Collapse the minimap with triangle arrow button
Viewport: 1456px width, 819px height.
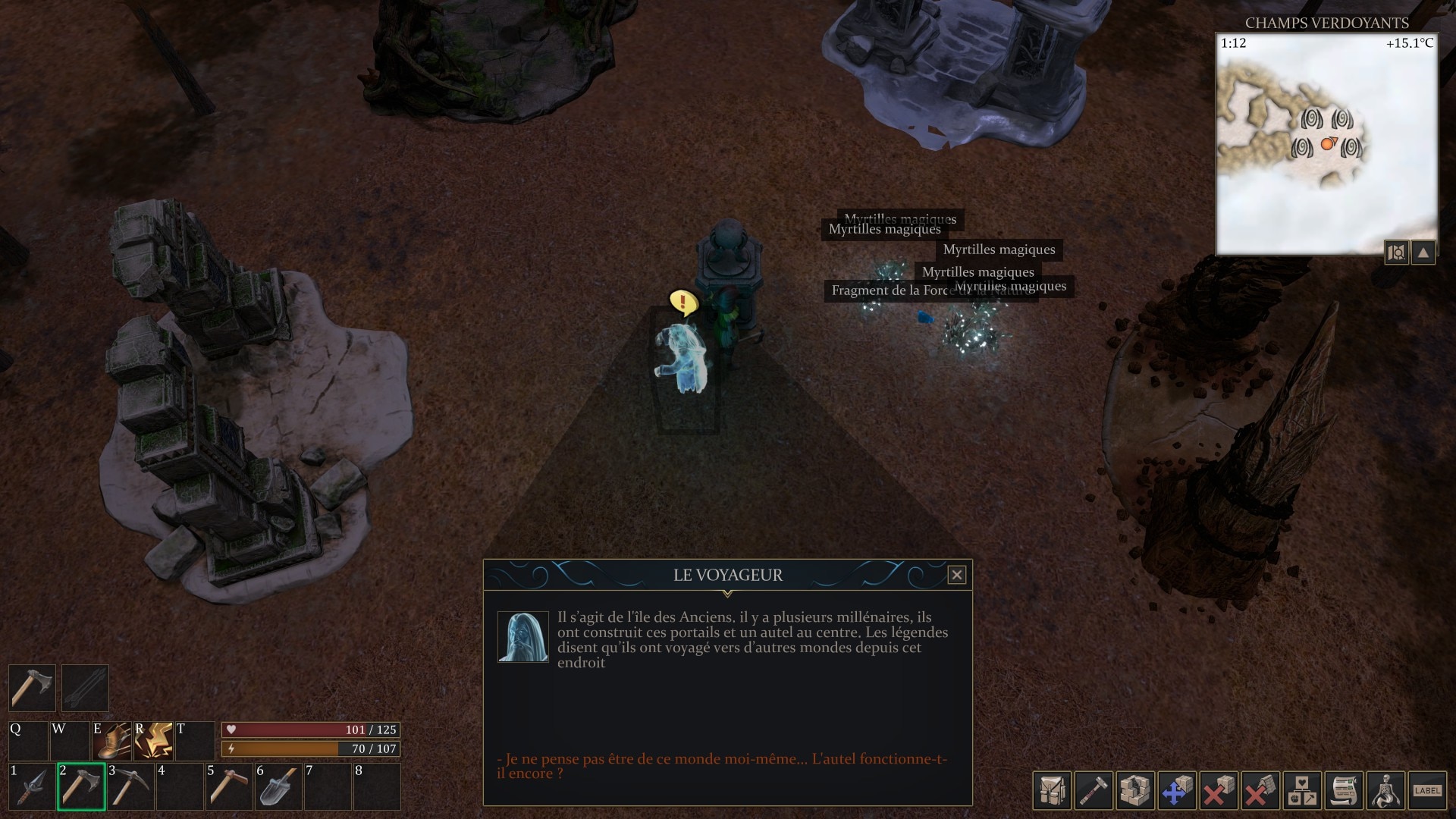click(x=1423, y=253)
